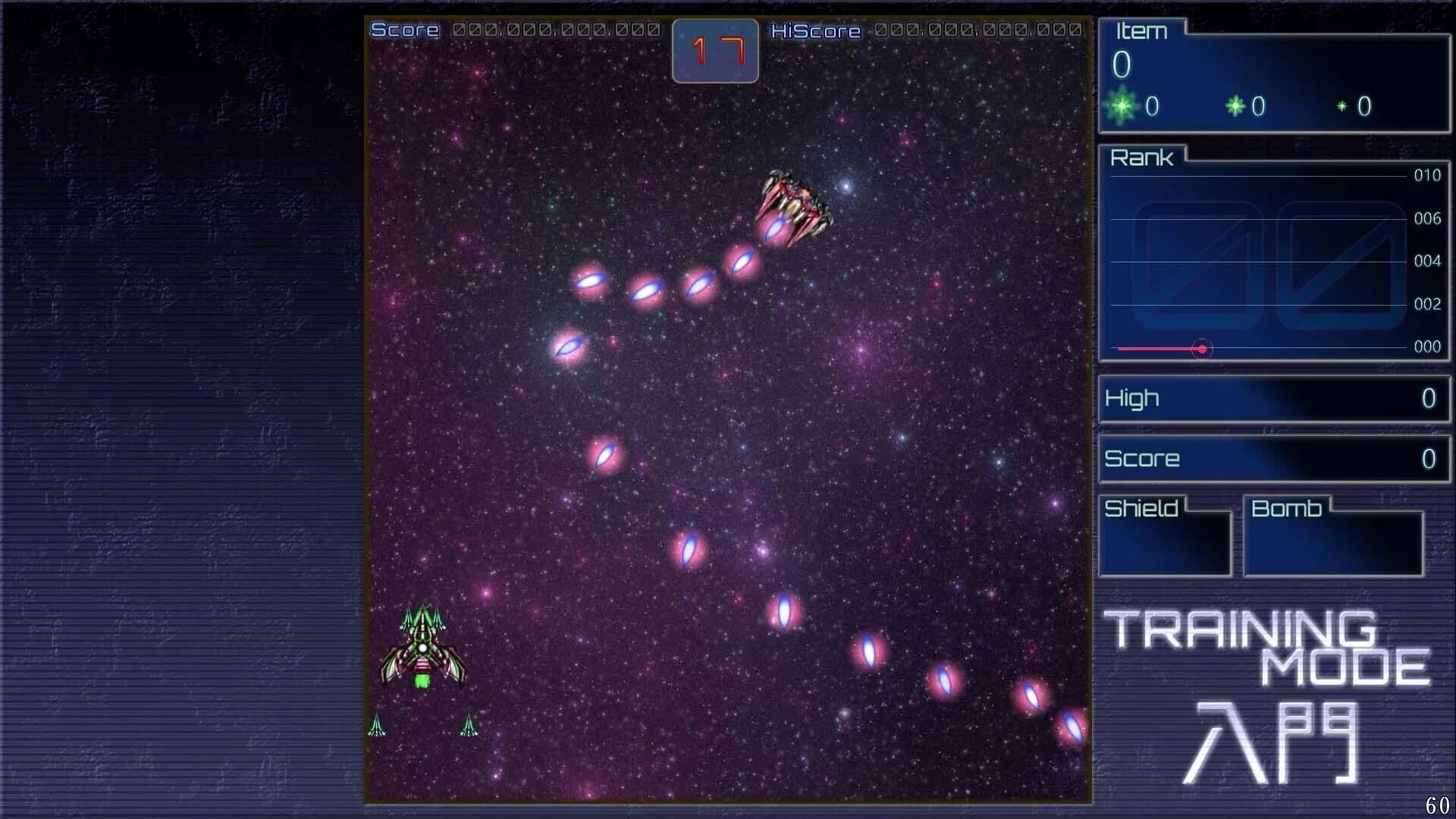
Task: Toggle the Shield panel label
Action: (1140, 508)
